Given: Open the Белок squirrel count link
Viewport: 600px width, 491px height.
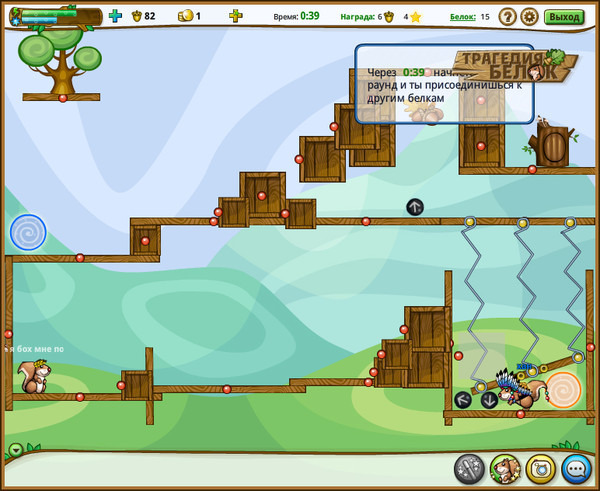Looking at the screenshot, I should [x=462, y=17].
